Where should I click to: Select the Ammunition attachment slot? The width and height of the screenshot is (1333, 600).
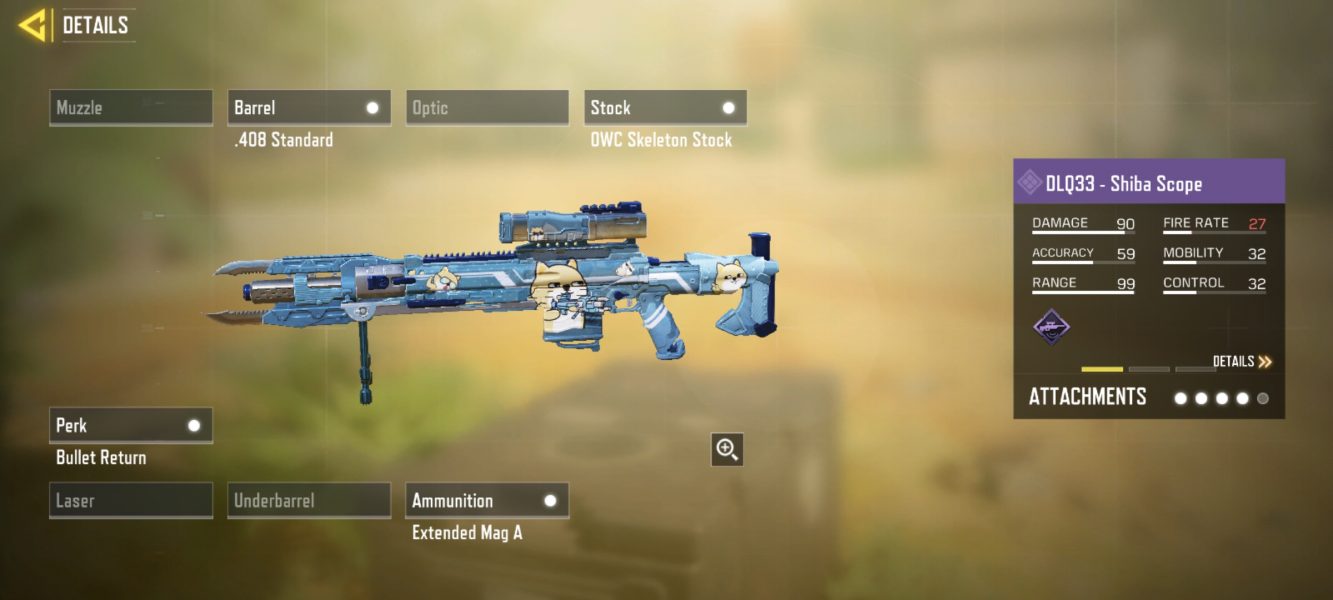click(487, 500)
